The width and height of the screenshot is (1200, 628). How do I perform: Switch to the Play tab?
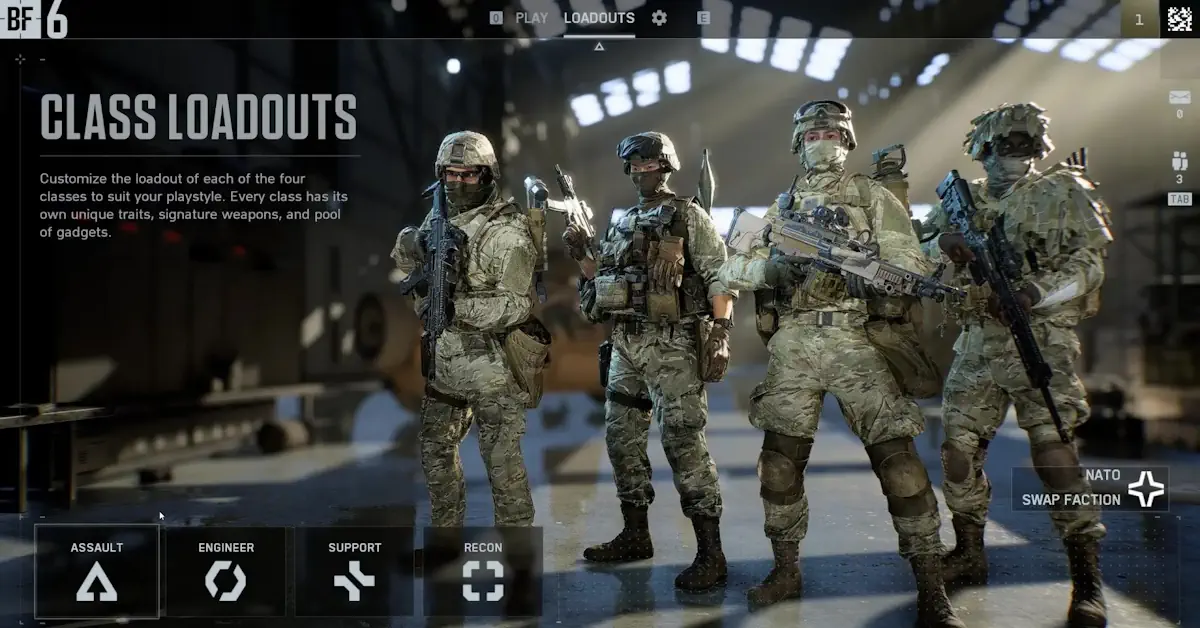[531, 18]
